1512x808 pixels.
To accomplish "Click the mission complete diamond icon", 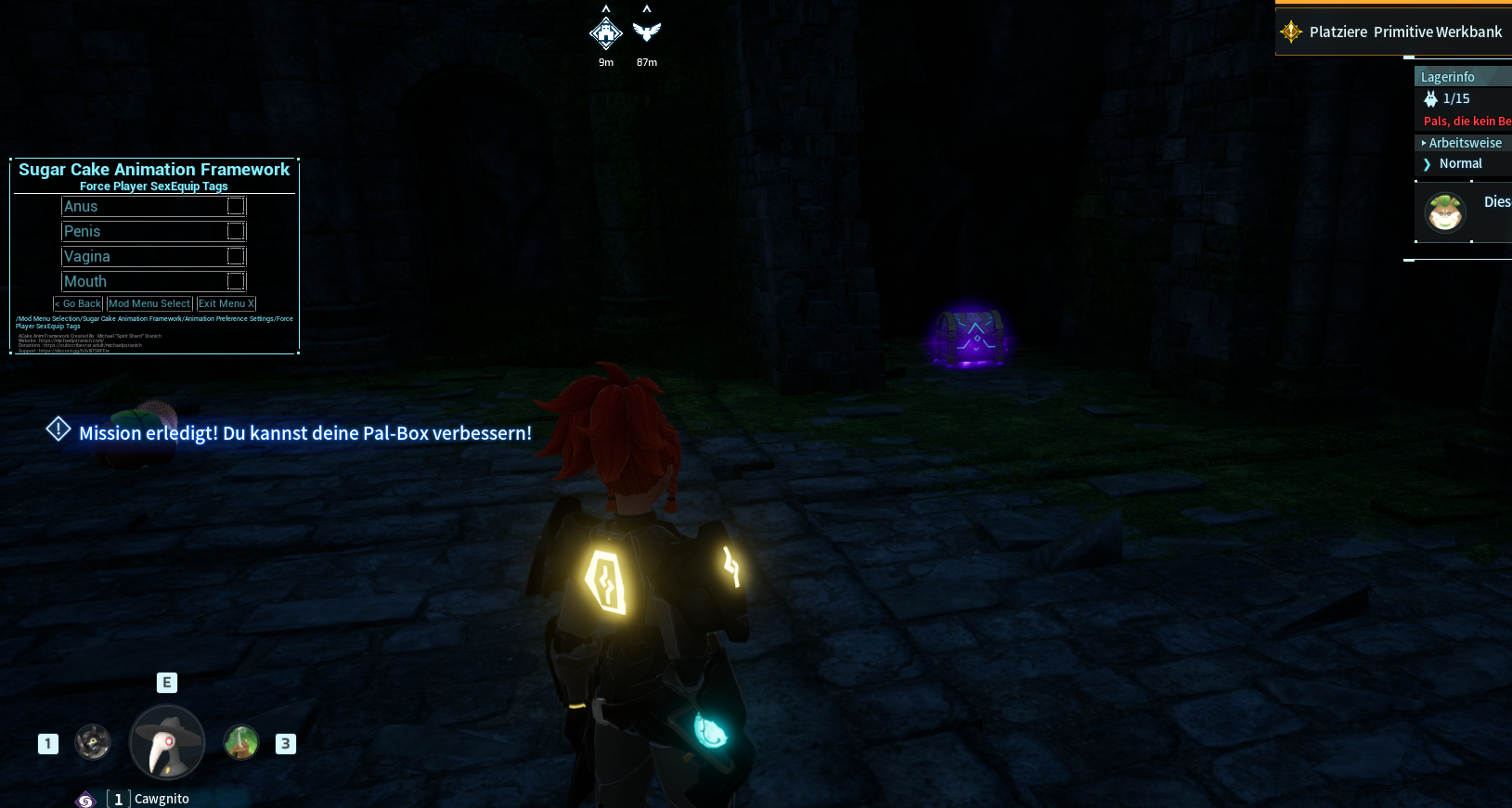I will coord(58,430).
